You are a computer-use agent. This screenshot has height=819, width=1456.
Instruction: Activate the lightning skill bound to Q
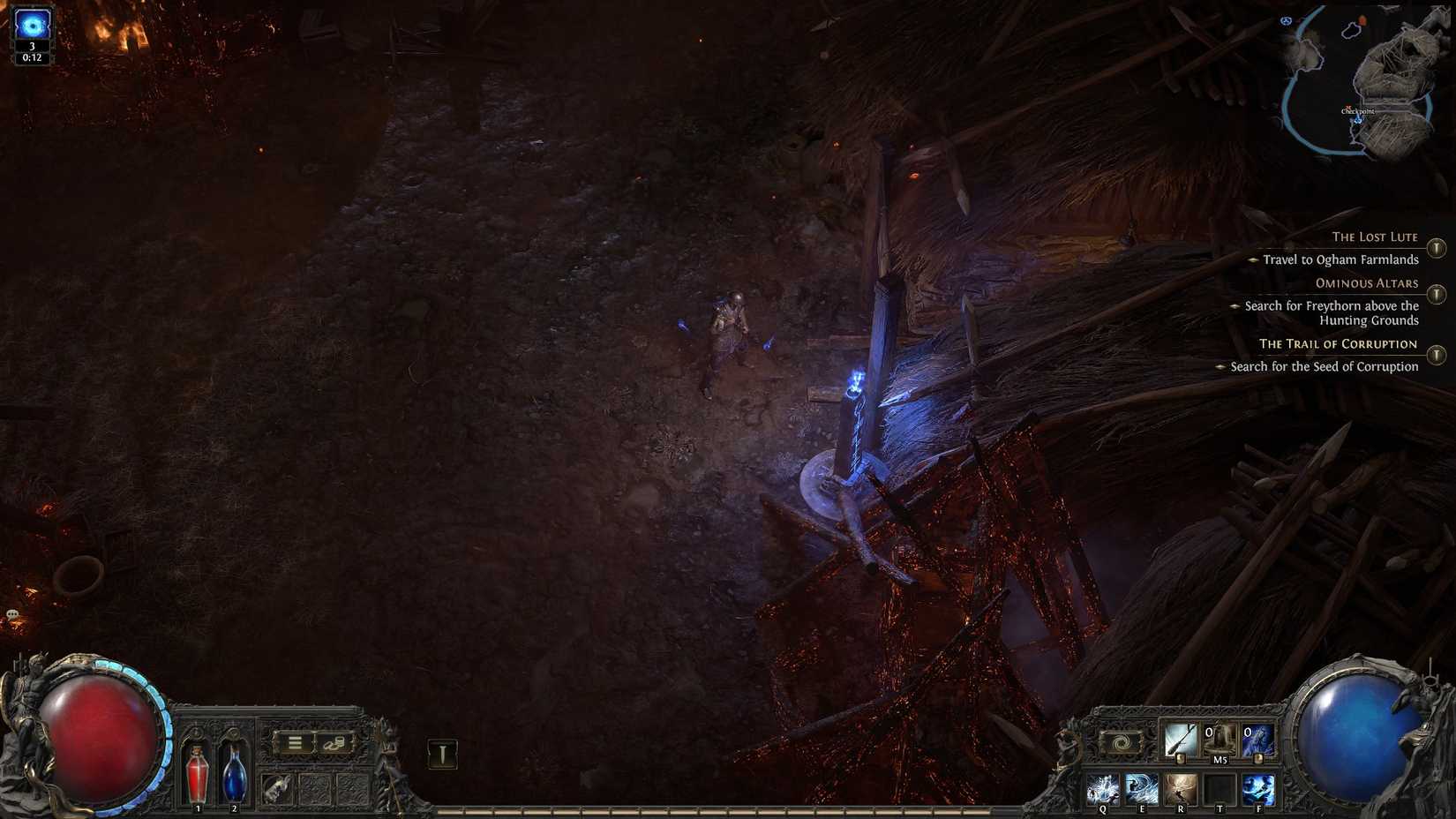(1104, 789)
